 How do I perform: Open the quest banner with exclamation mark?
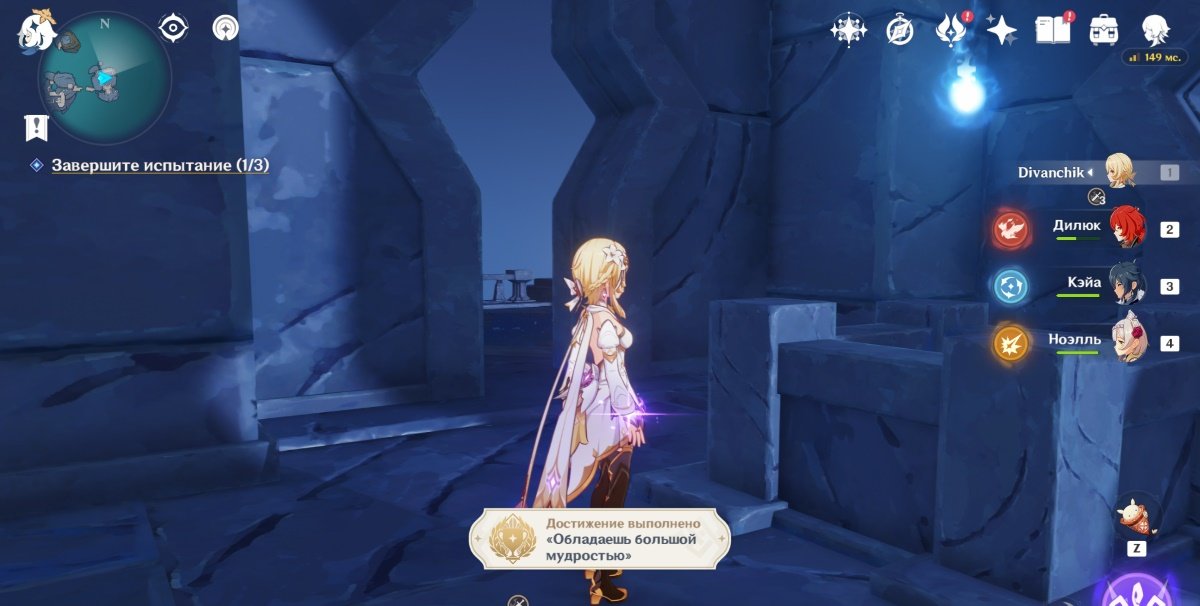(37, 127)
